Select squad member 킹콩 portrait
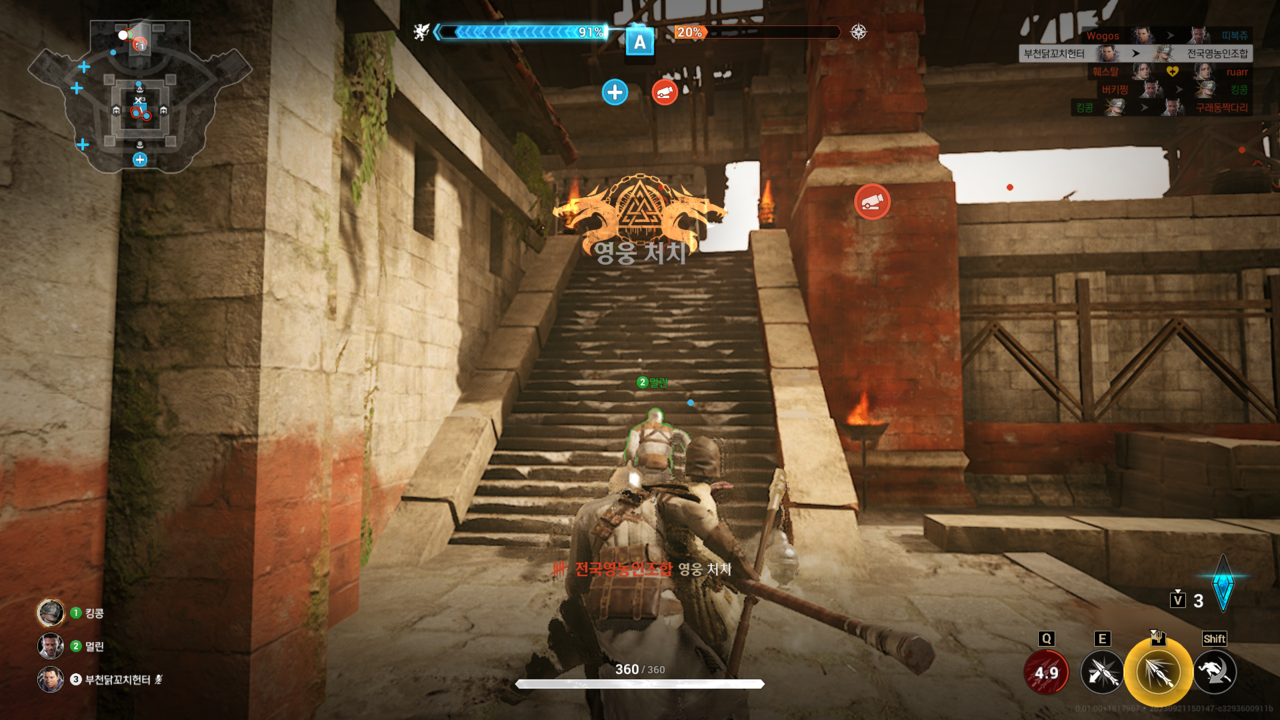Viewport: 1280px width, 720px height. (x=50, y=613)
